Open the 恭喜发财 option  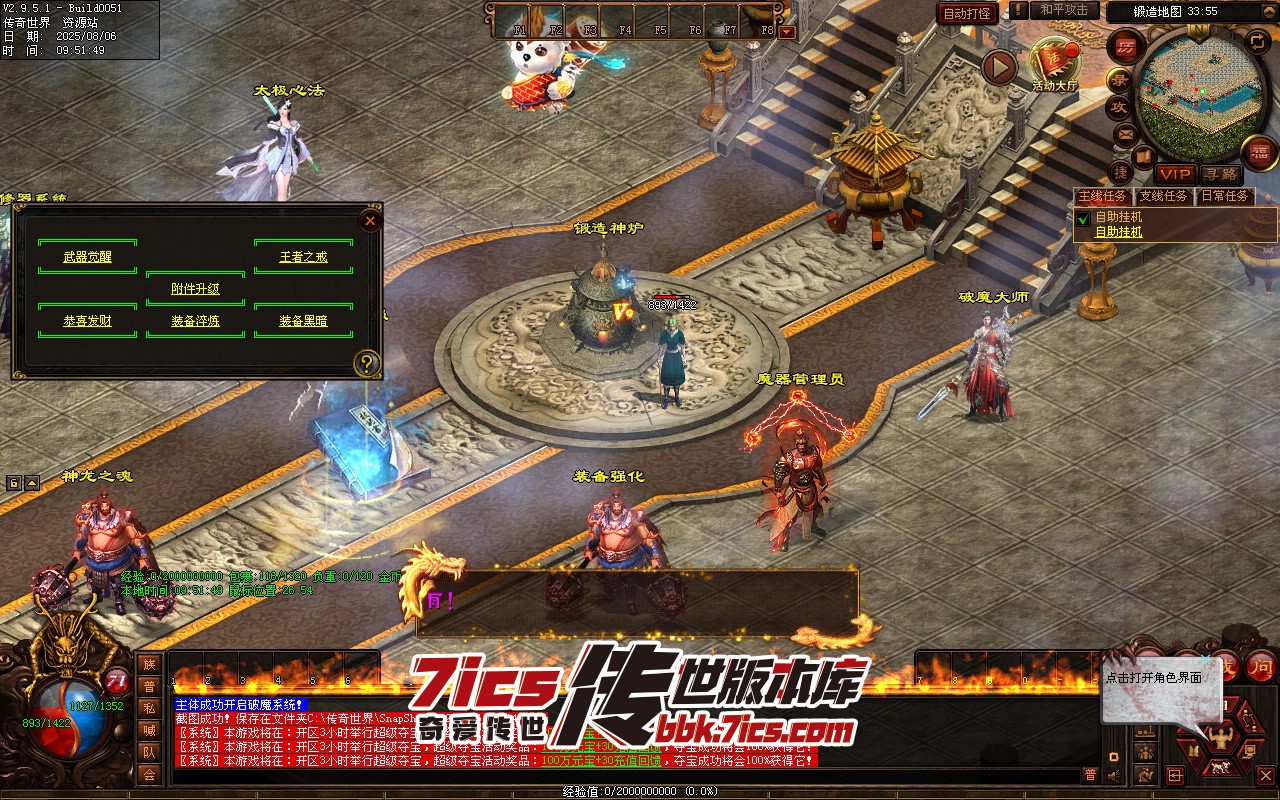pyautogui.click(x=87, y=321)
